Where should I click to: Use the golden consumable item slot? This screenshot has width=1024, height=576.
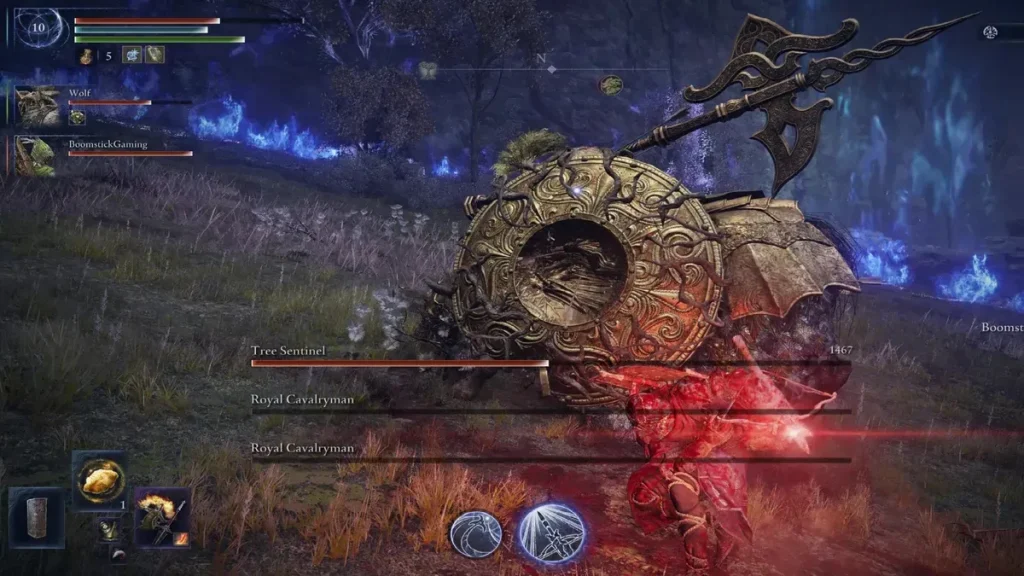[99, 481]
